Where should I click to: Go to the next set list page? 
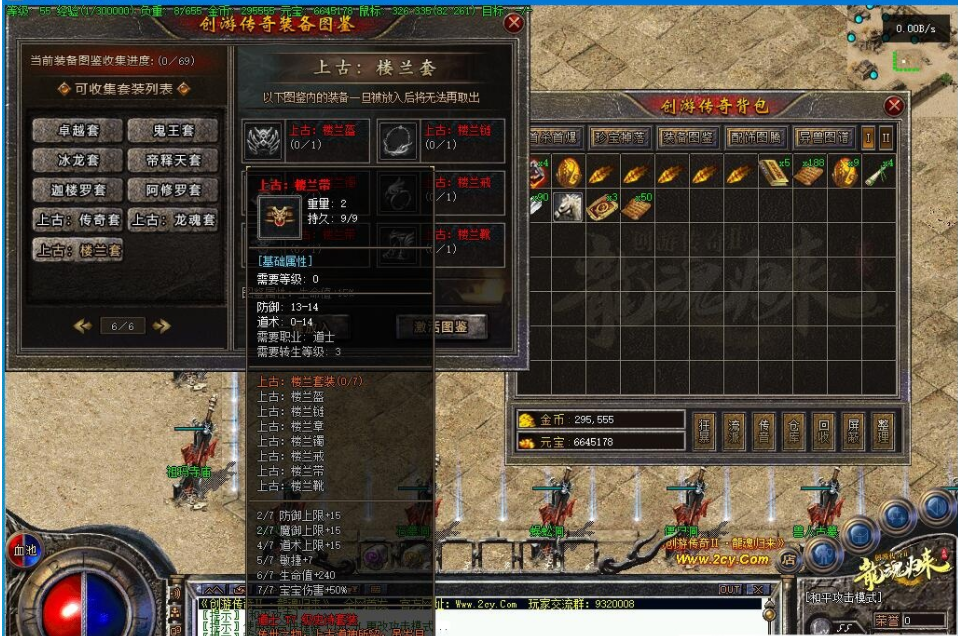coord(161,326)
